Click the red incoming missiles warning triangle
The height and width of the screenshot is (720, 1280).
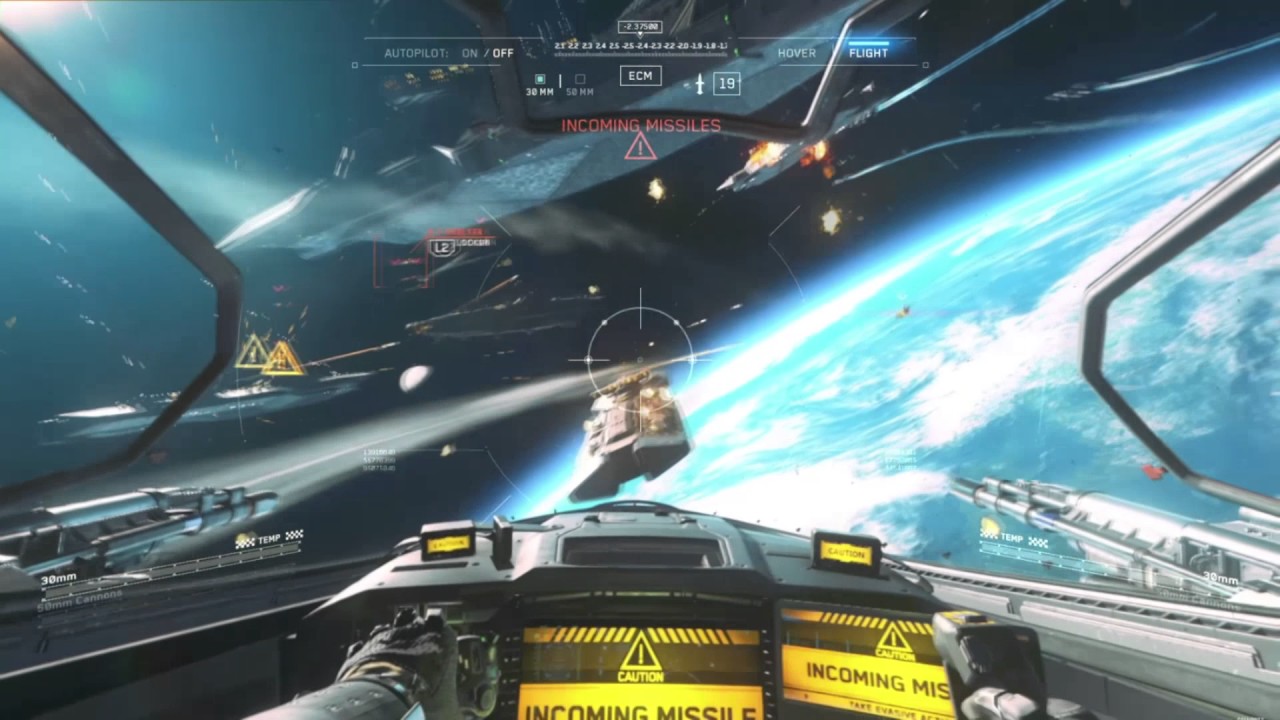click(x=640, y=147)
